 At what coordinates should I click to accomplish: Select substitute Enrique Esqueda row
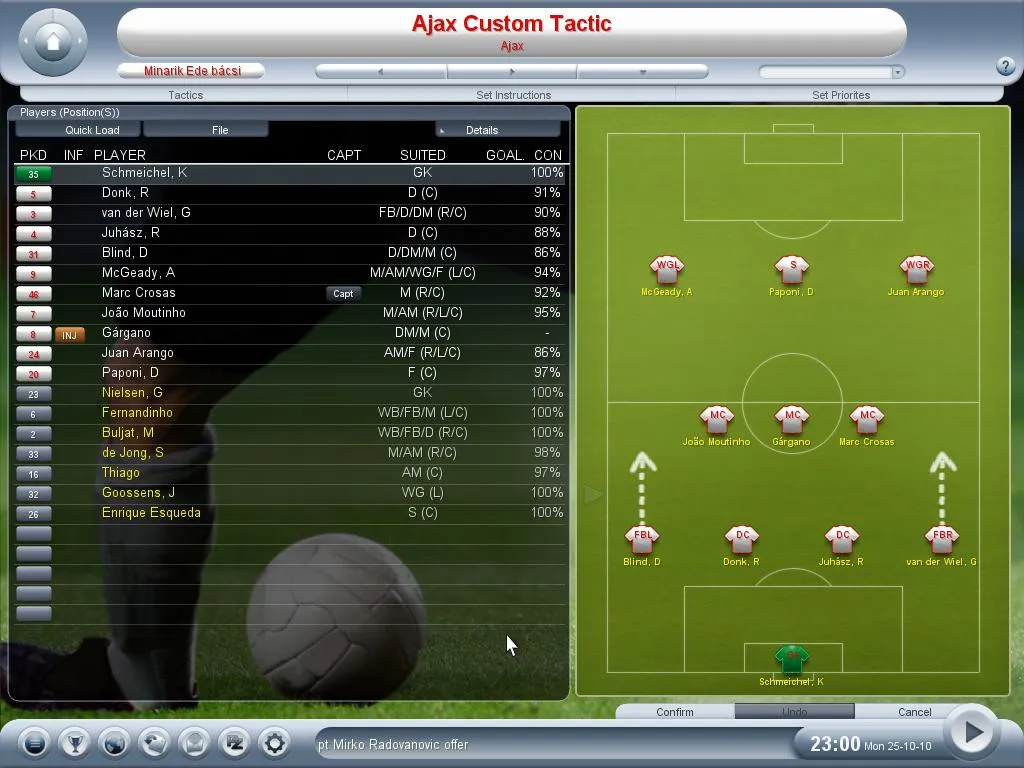click(x=151, y=513)
